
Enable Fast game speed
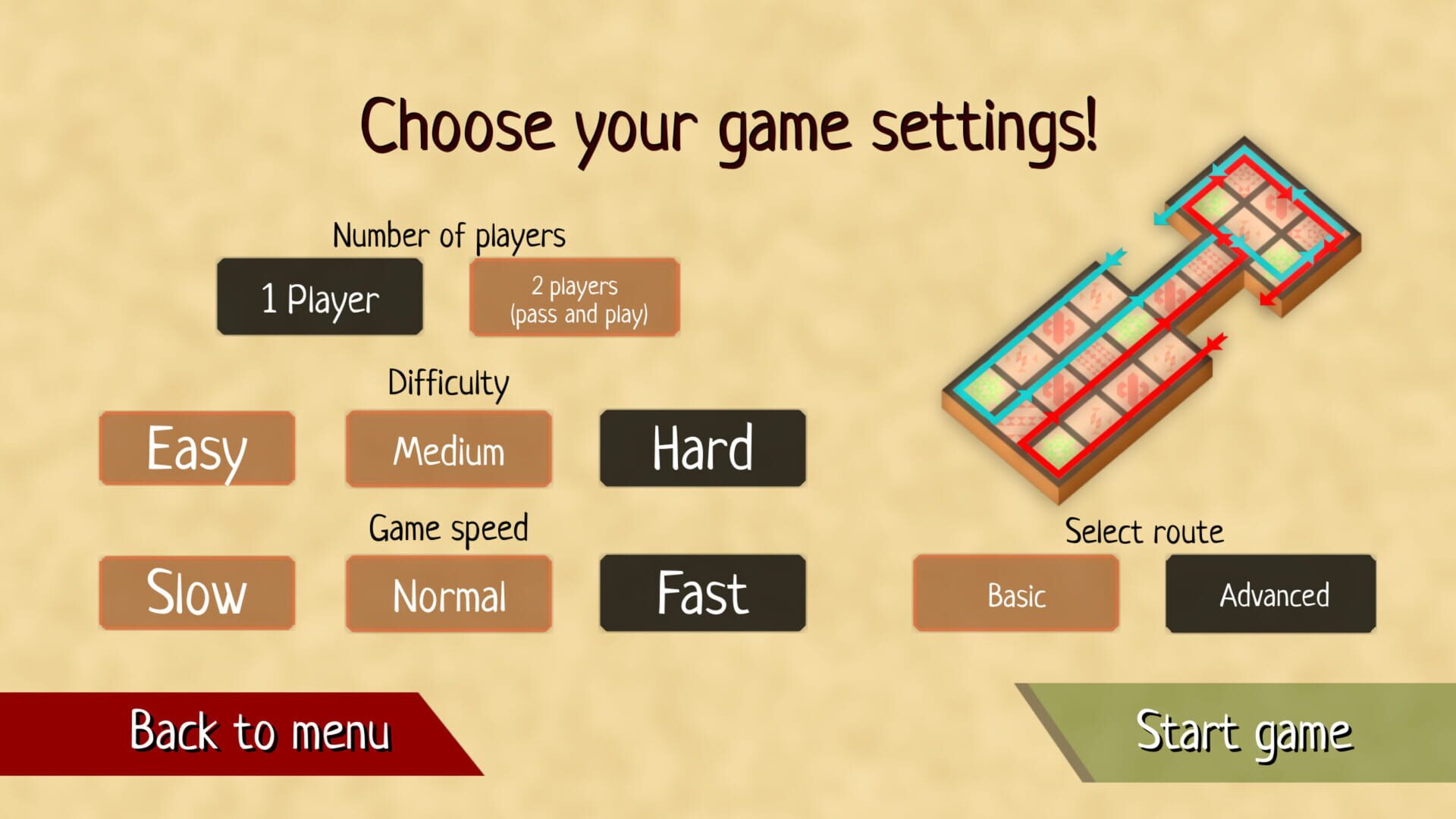(701, 593)
